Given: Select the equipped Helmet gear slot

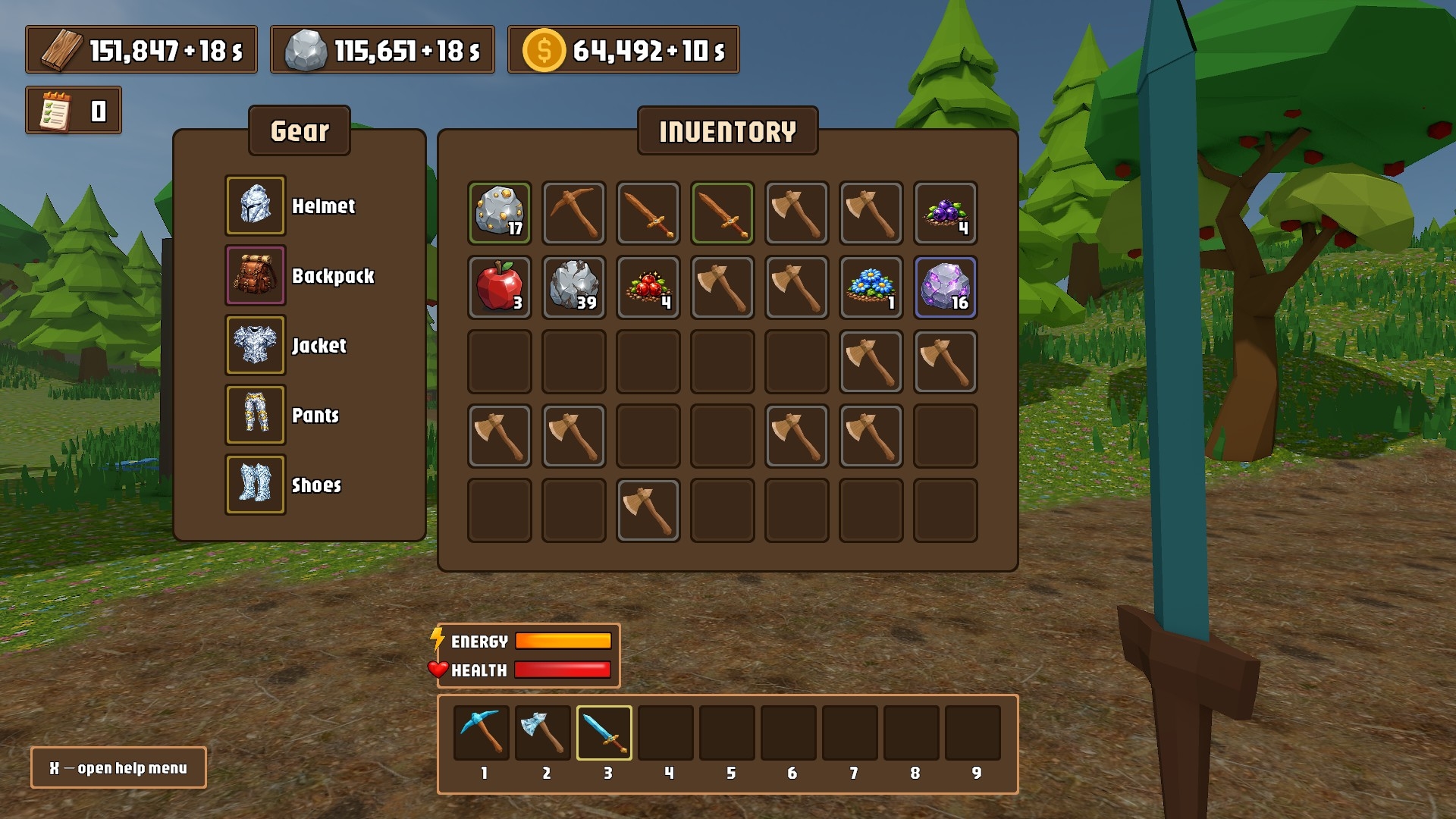Looking at the screenshot, I should pyautogui.click(x=256, y=206).
